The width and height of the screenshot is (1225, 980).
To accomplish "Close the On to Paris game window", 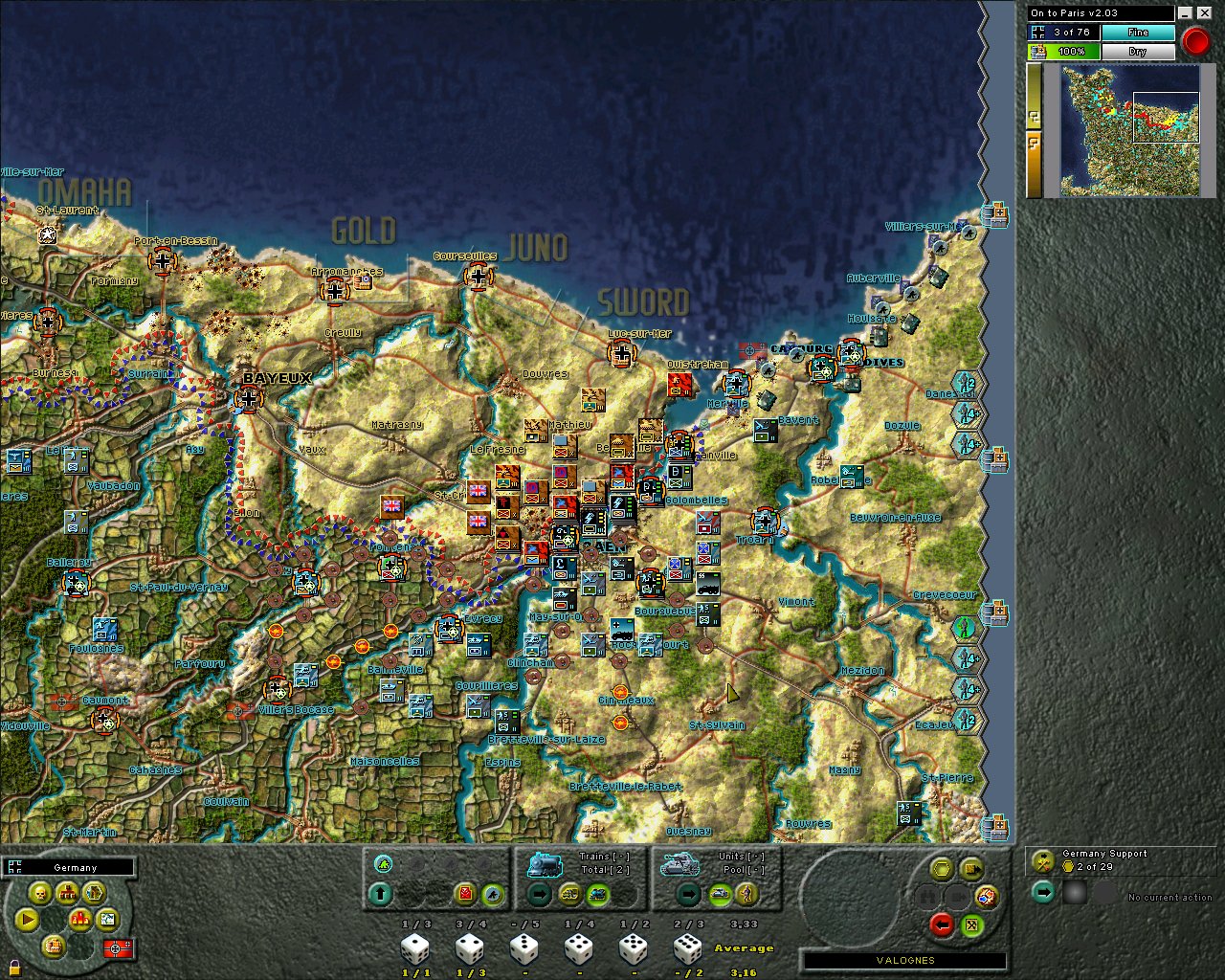I will (1202, 13).
